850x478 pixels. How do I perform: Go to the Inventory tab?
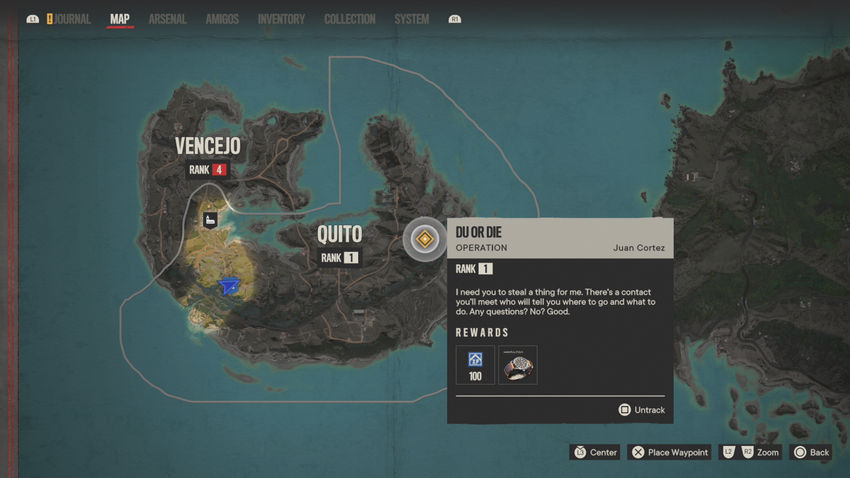coord(281,19)
